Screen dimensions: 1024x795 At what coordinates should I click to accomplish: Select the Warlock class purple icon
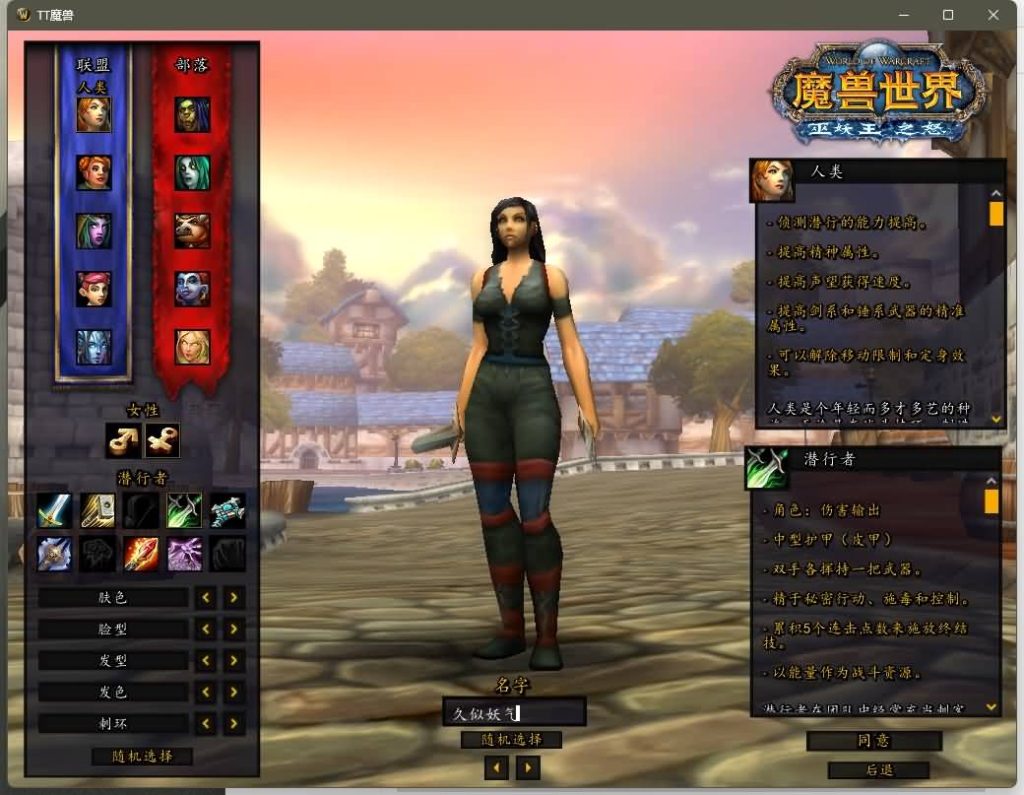(184, 553)
